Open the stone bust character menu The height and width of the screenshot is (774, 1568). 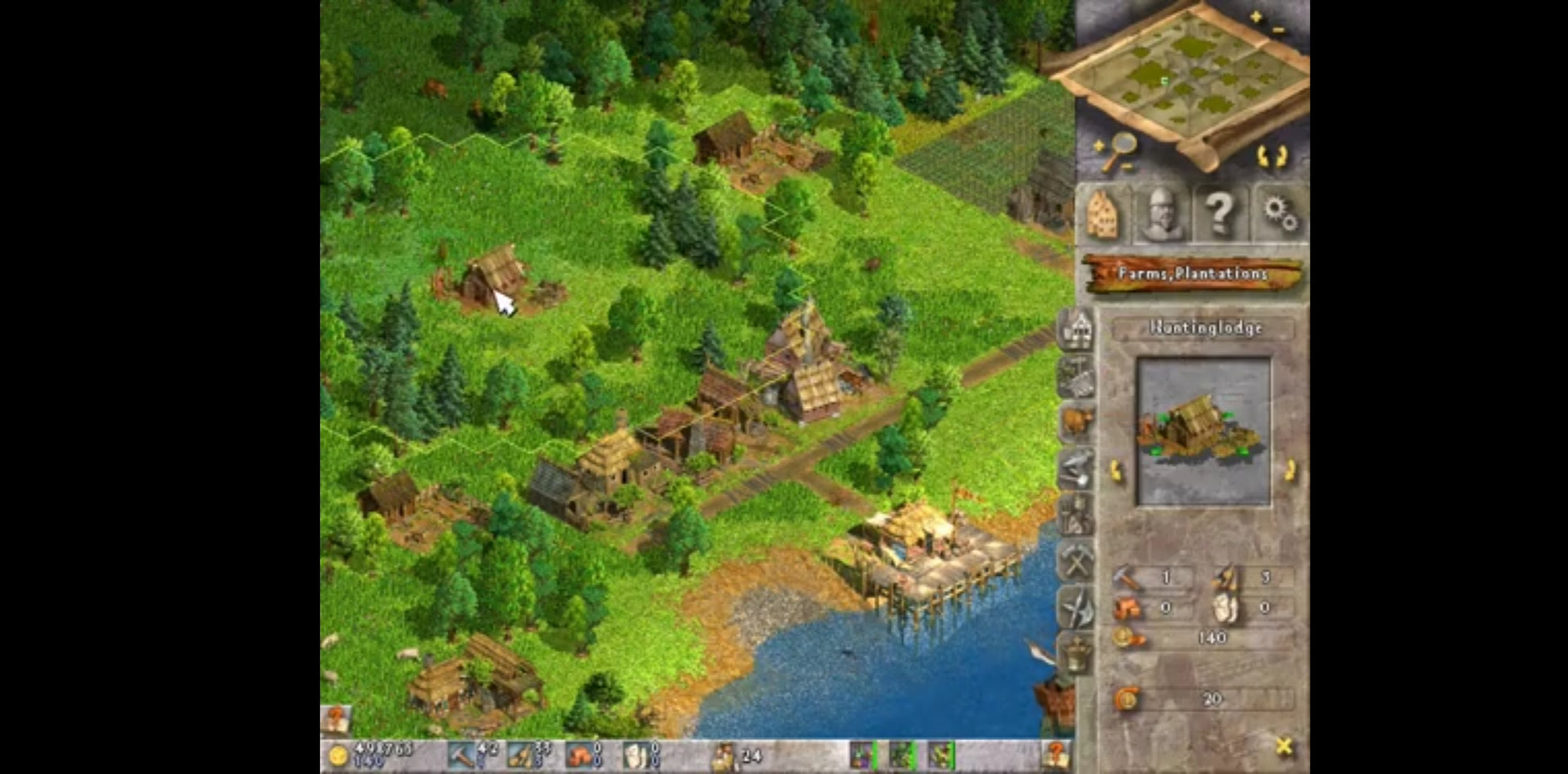1162,214
